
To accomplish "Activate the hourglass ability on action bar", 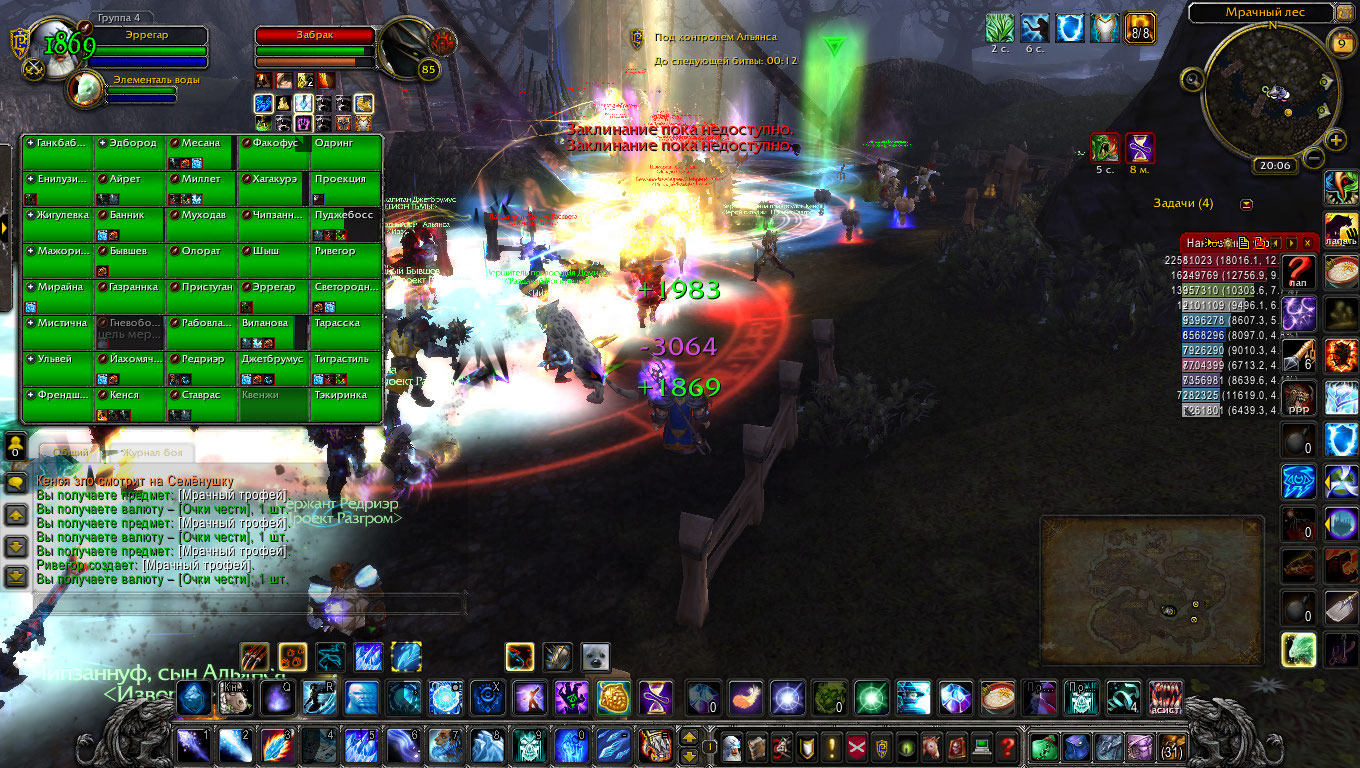I will point(656,697).
